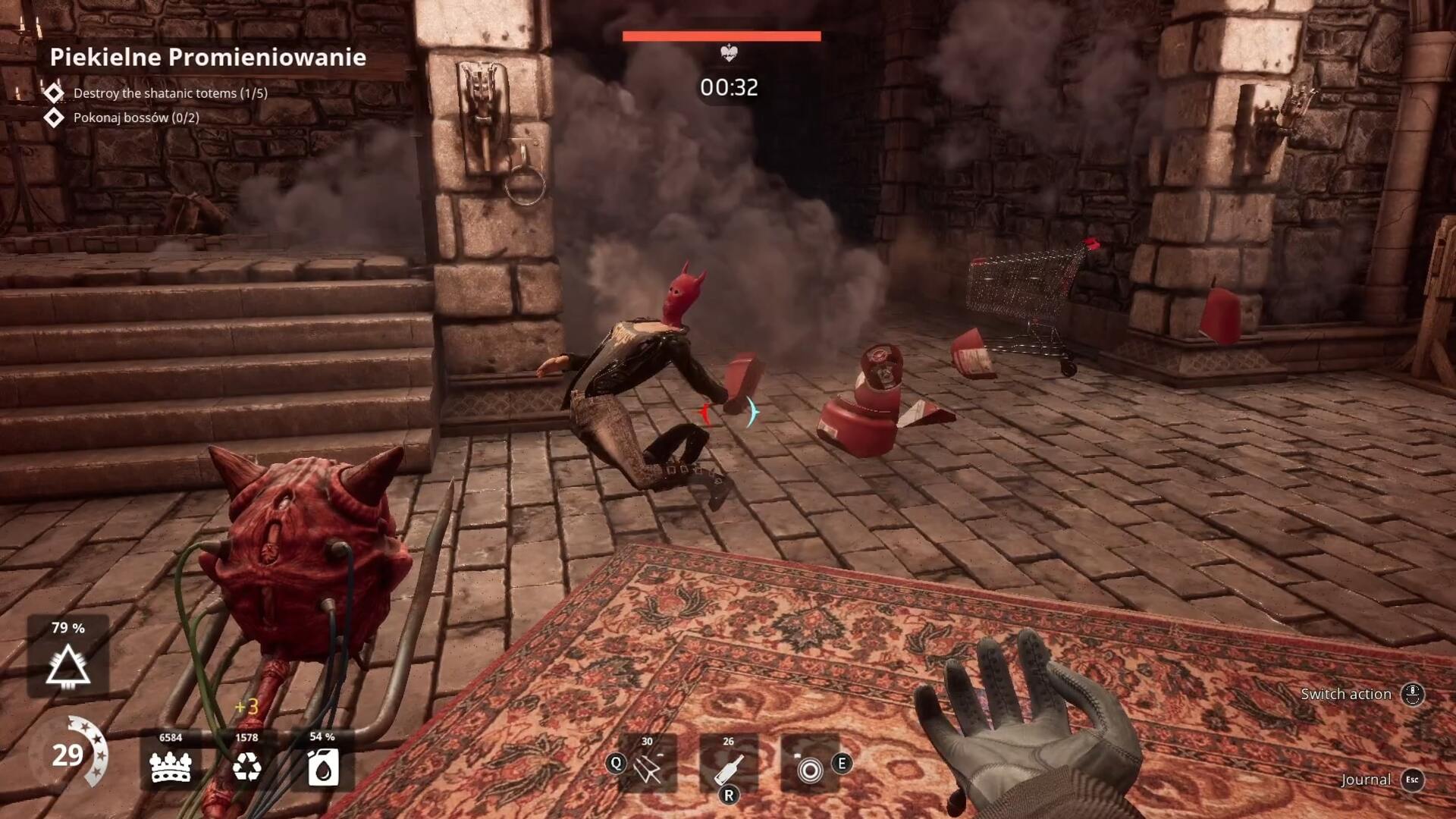This screenshot has height=819, width=1456.
Task: Click the heart icon under the boss health bar
Action: click(727, 53)
